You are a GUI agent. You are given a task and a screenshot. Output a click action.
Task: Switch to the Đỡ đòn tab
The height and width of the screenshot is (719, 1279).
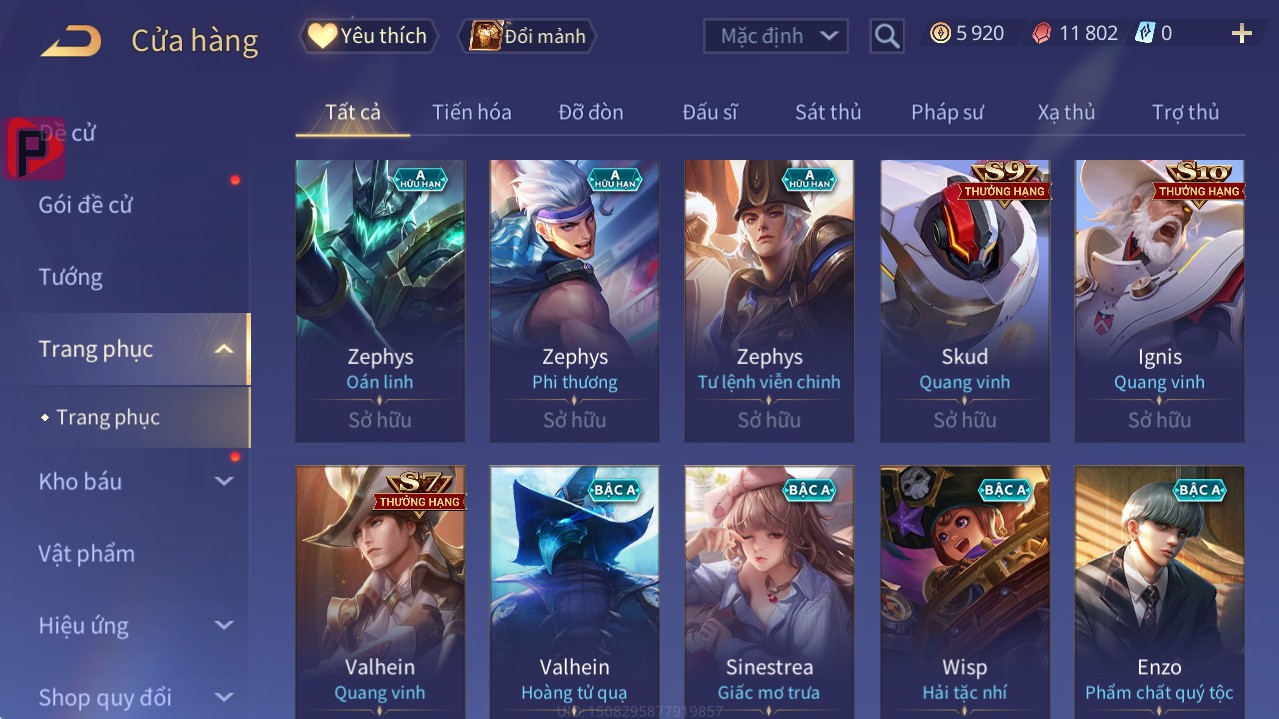pos(590,112)
